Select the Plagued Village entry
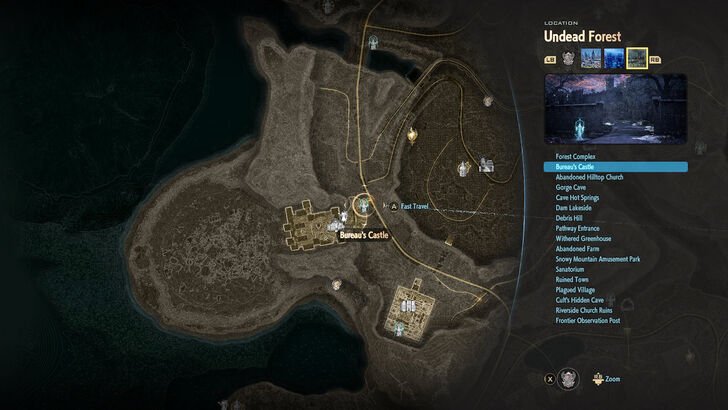The width and height of the screenshot is (728, 410). (575, 290)
